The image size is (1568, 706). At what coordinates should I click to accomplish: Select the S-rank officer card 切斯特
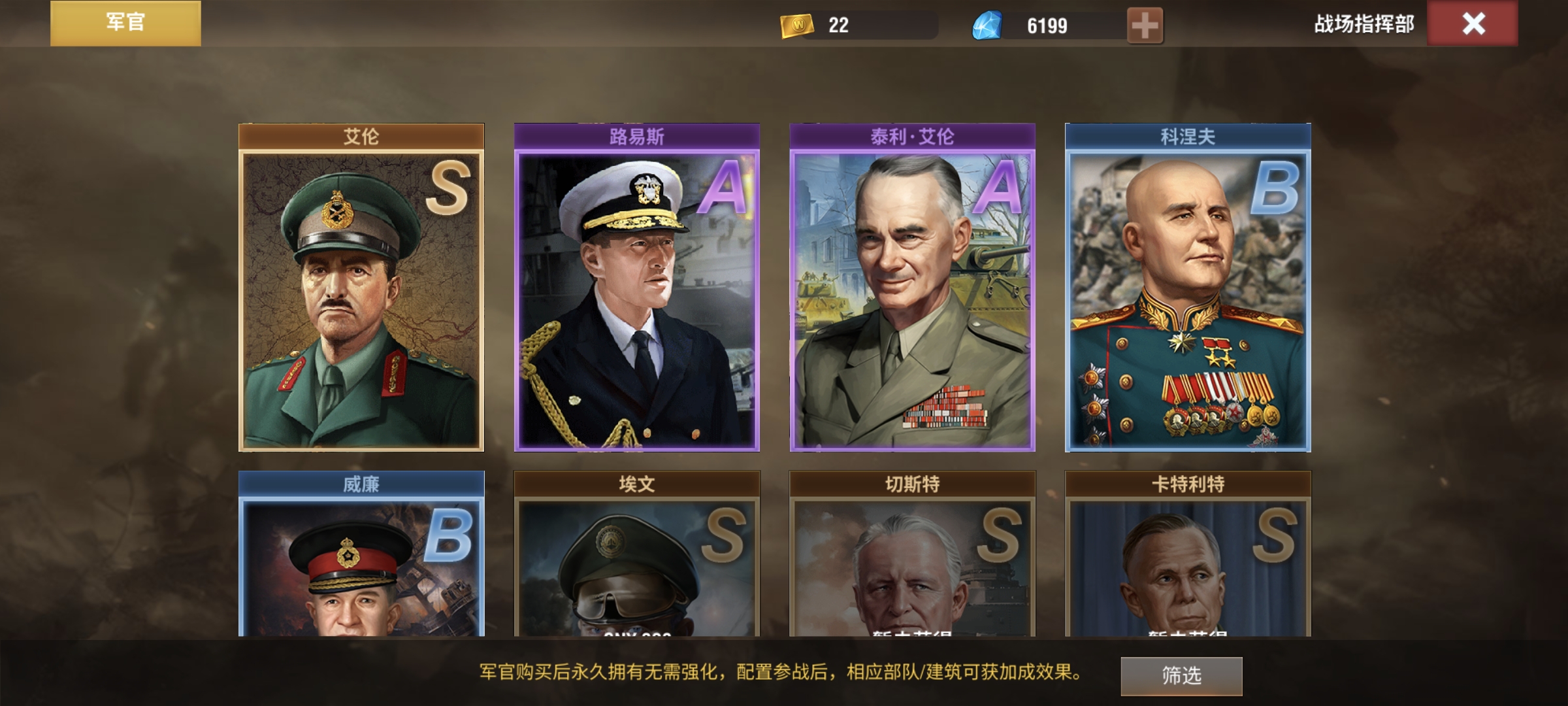click(913, 556)
